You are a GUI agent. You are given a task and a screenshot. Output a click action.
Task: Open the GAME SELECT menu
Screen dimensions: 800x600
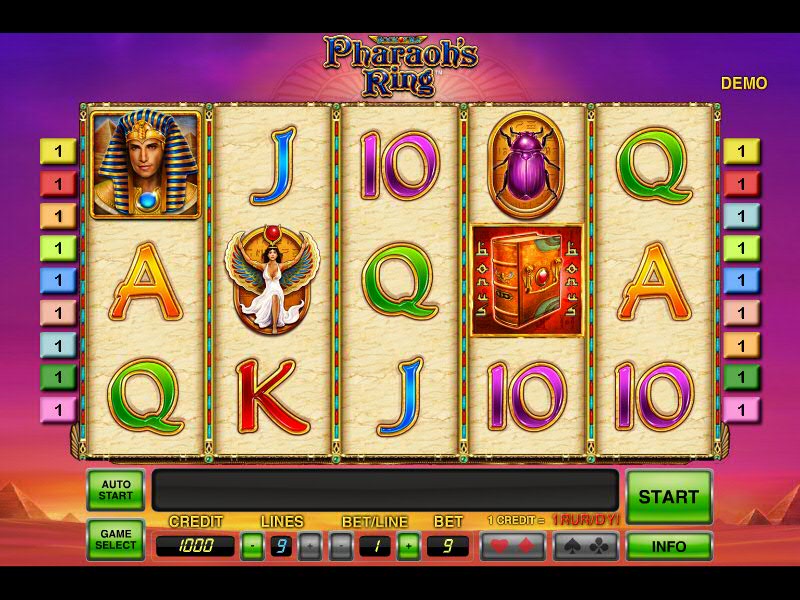coord(116,540)
